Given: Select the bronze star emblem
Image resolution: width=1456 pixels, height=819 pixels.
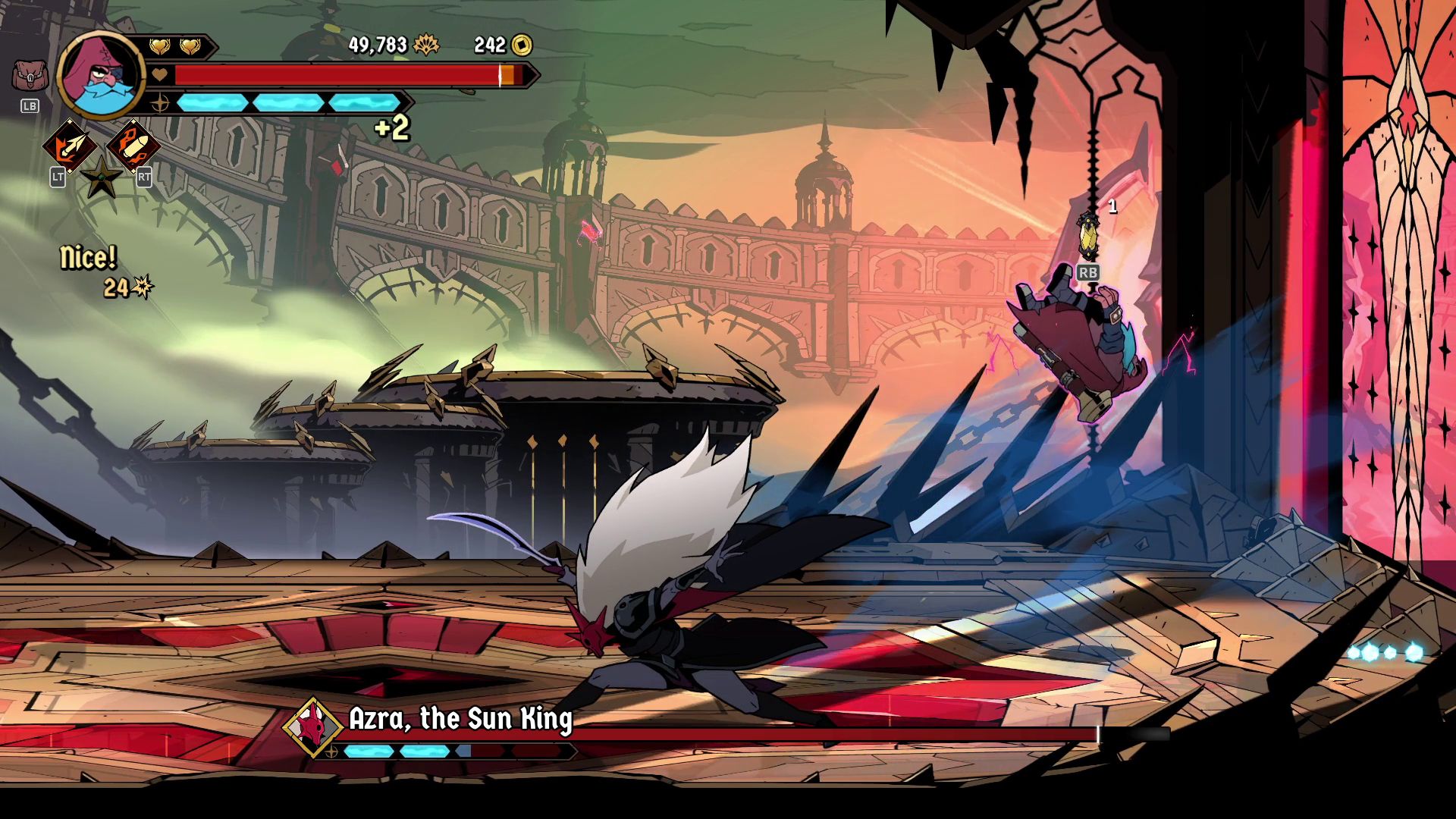Looking at the screenshot, I should [x=101, y=179].
